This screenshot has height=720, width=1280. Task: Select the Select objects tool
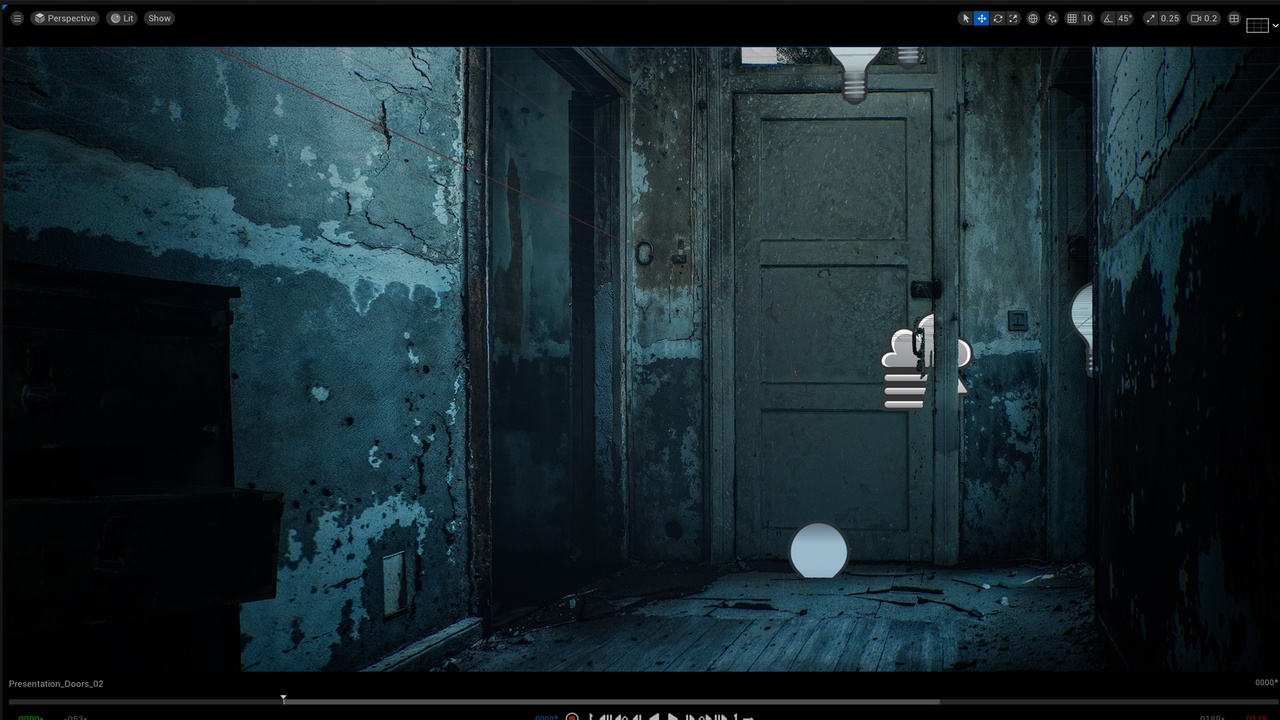[x=966, y=18]
